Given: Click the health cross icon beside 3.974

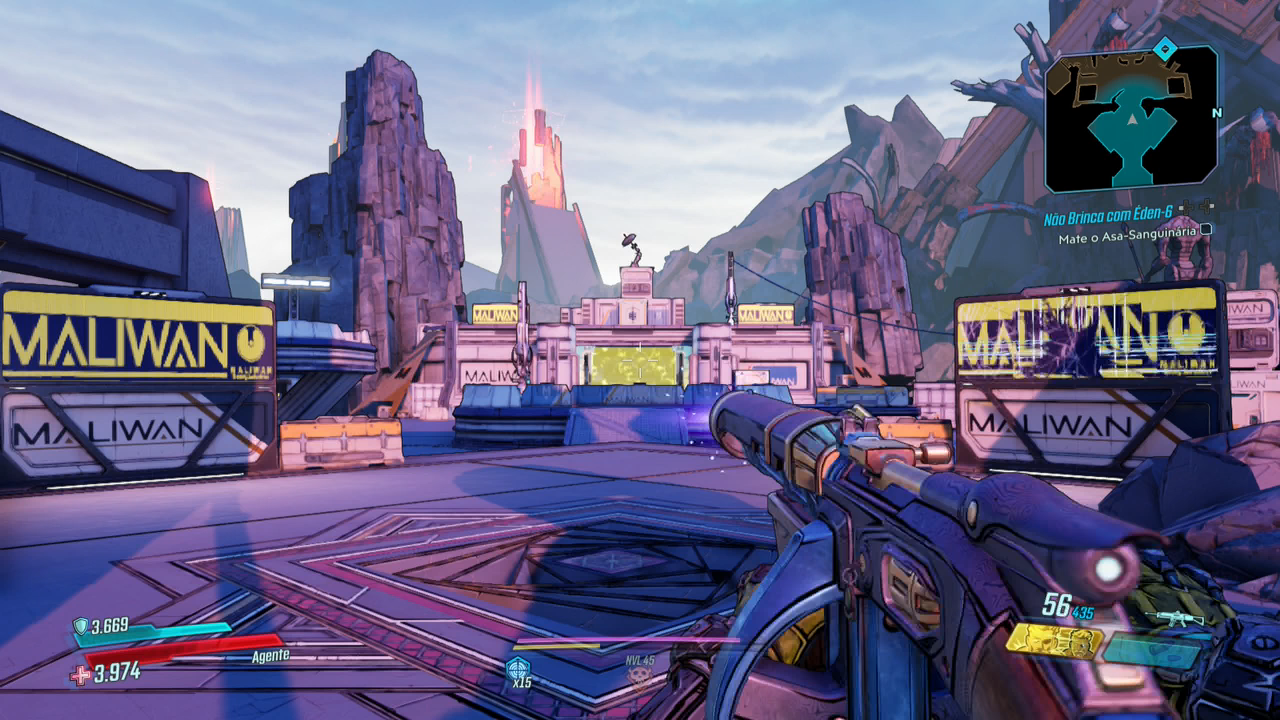Looking at the screenshot, I should pyautogui.click(x=80, y=675).
